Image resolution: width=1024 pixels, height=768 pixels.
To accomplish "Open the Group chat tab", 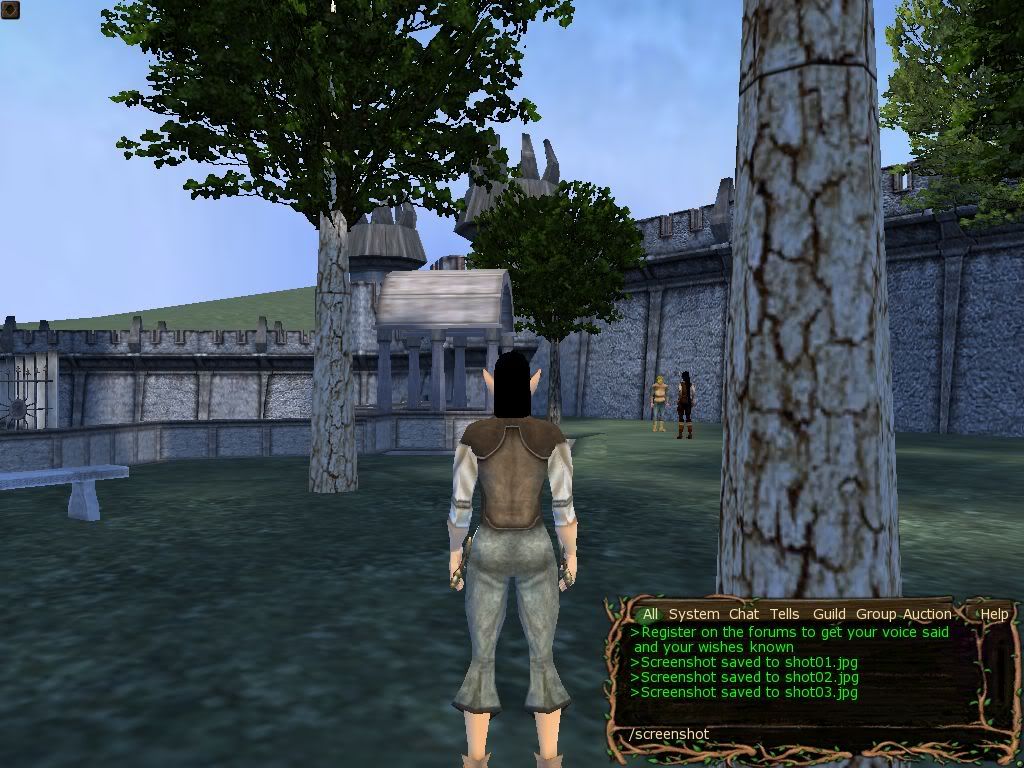I will click(x=875, y=614).
